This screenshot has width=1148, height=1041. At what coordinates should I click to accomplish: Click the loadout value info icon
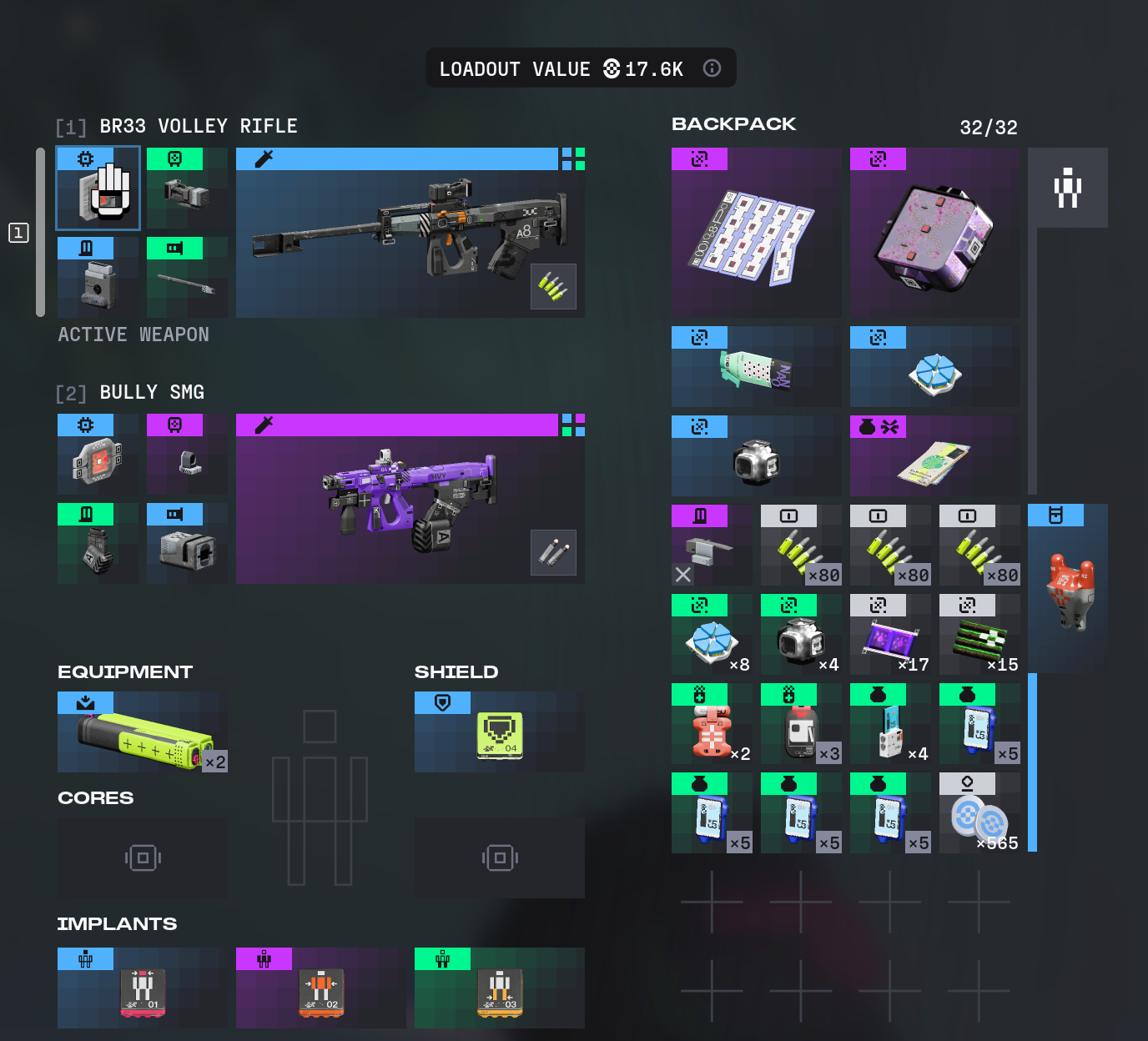712,68
